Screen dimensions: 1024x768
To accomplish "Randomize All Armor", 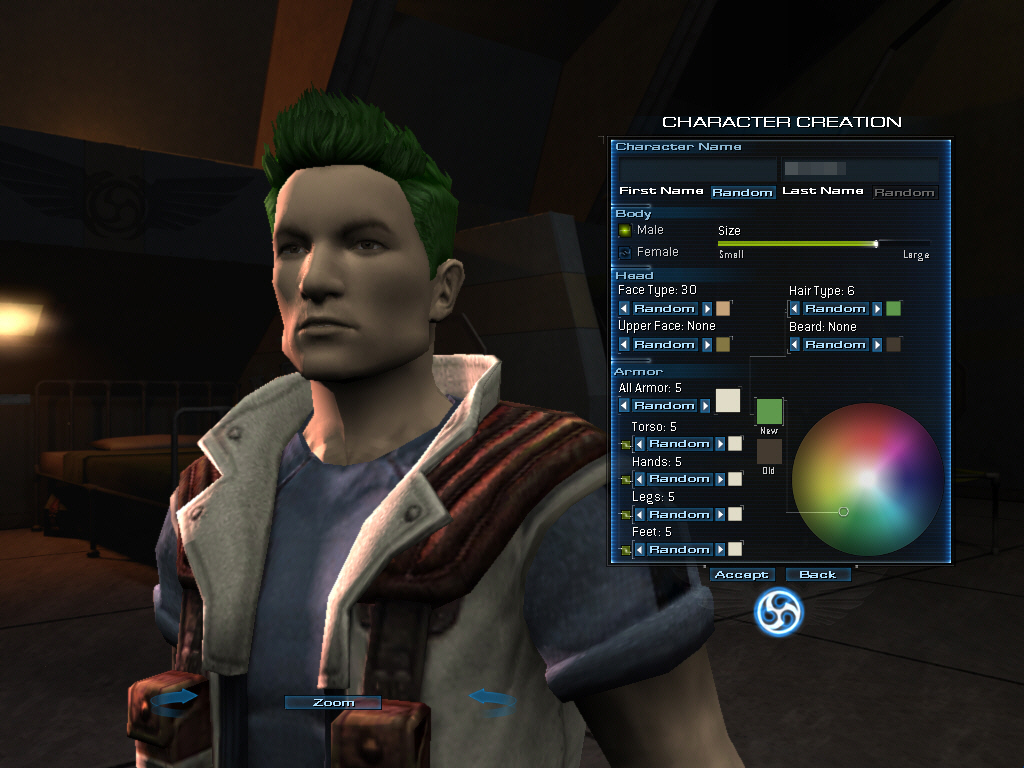I will (664, 406).
